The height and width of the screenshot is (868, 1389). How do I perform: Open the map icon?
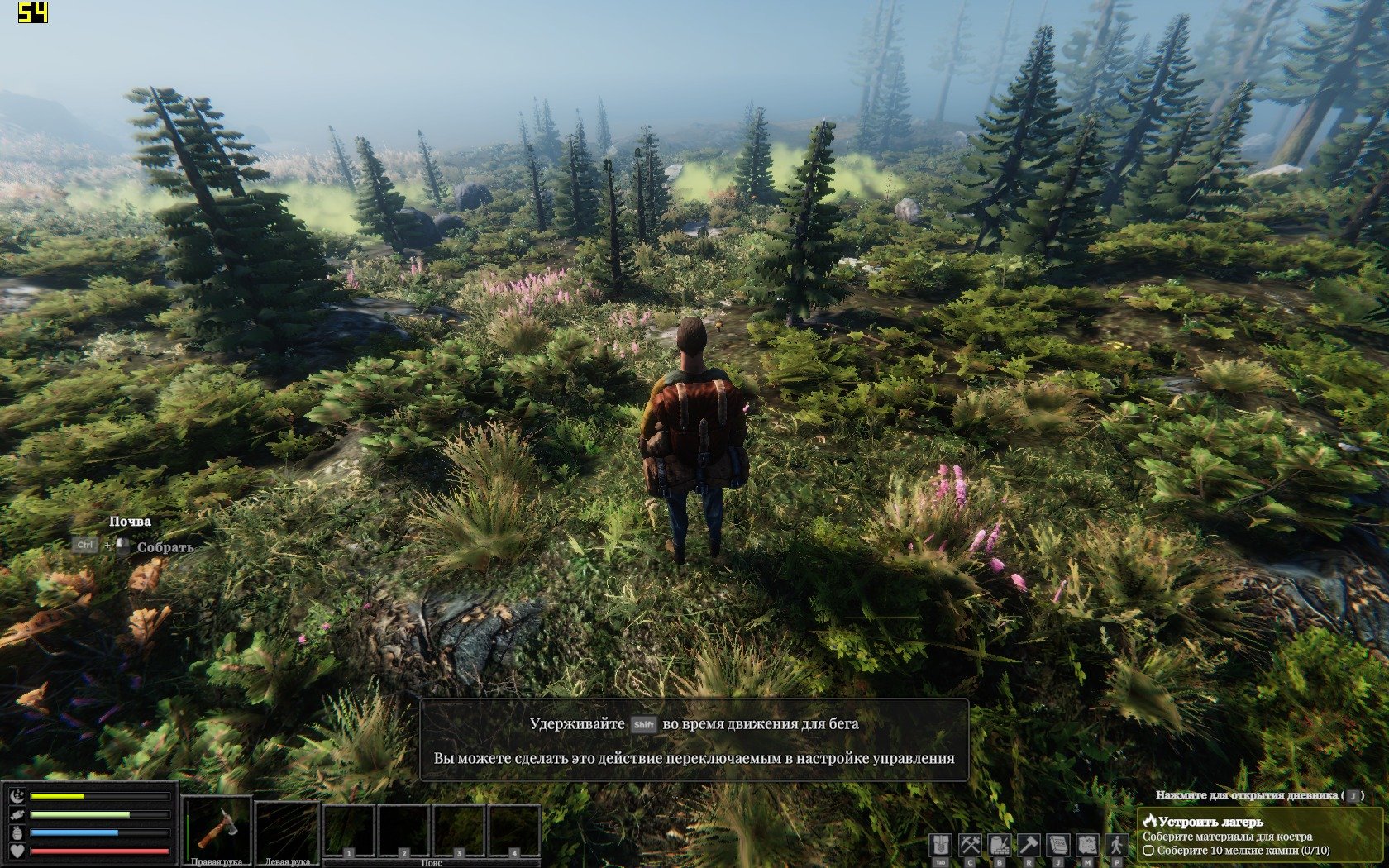pos(1087,845)
